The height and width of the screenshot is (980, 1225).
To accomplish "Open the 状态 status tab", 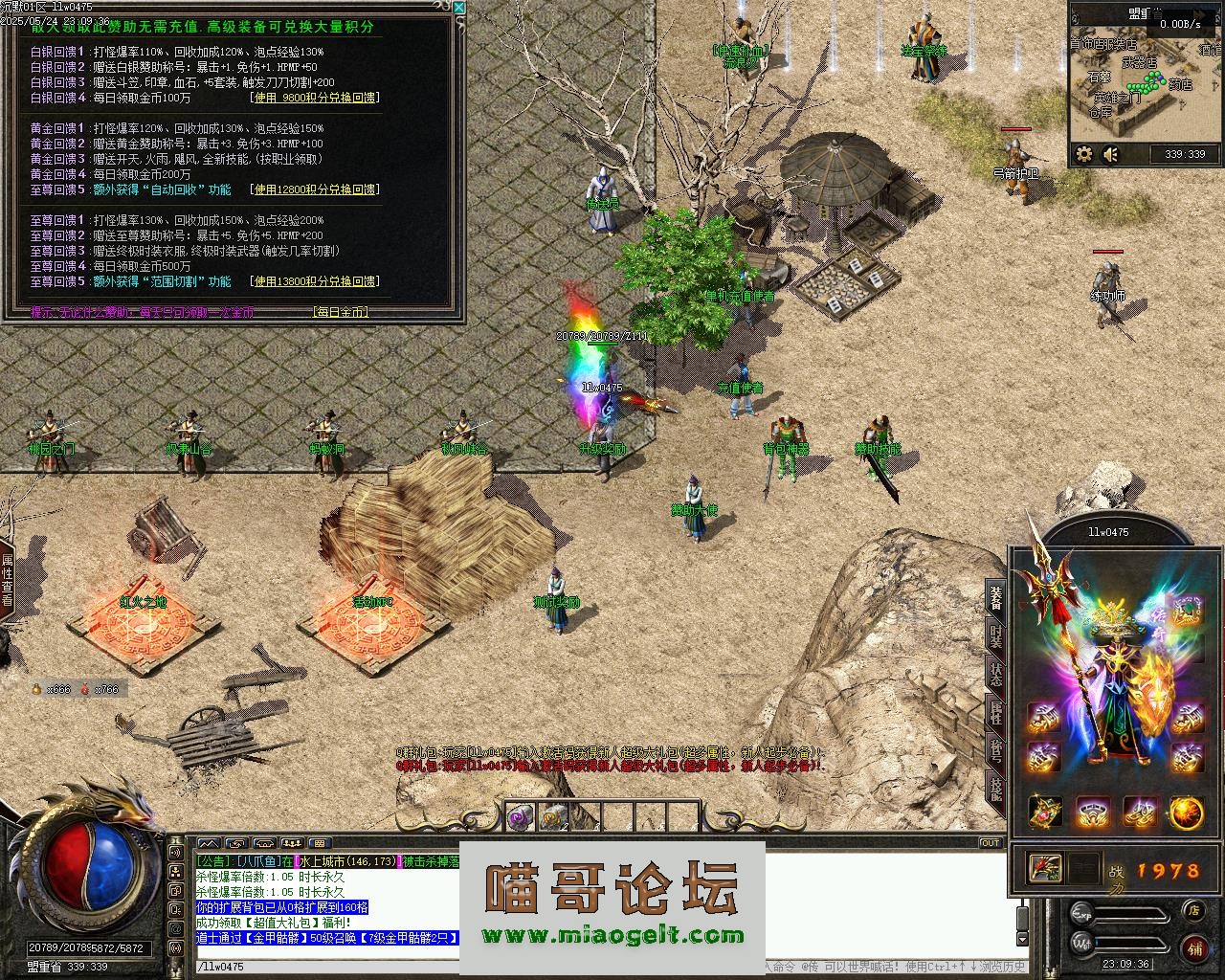I will 995,673.
